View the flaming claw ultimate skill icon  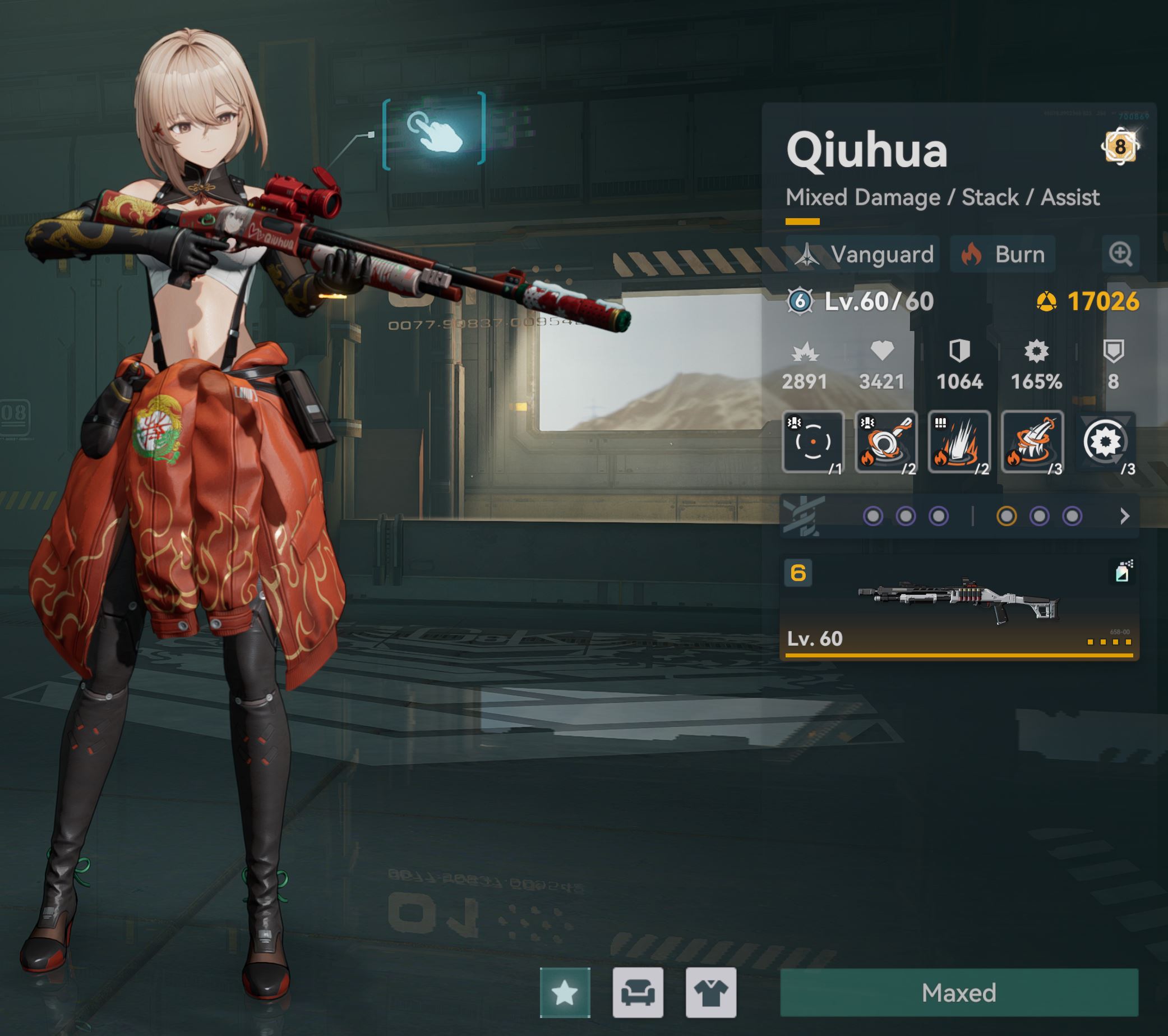point(1032,441)
